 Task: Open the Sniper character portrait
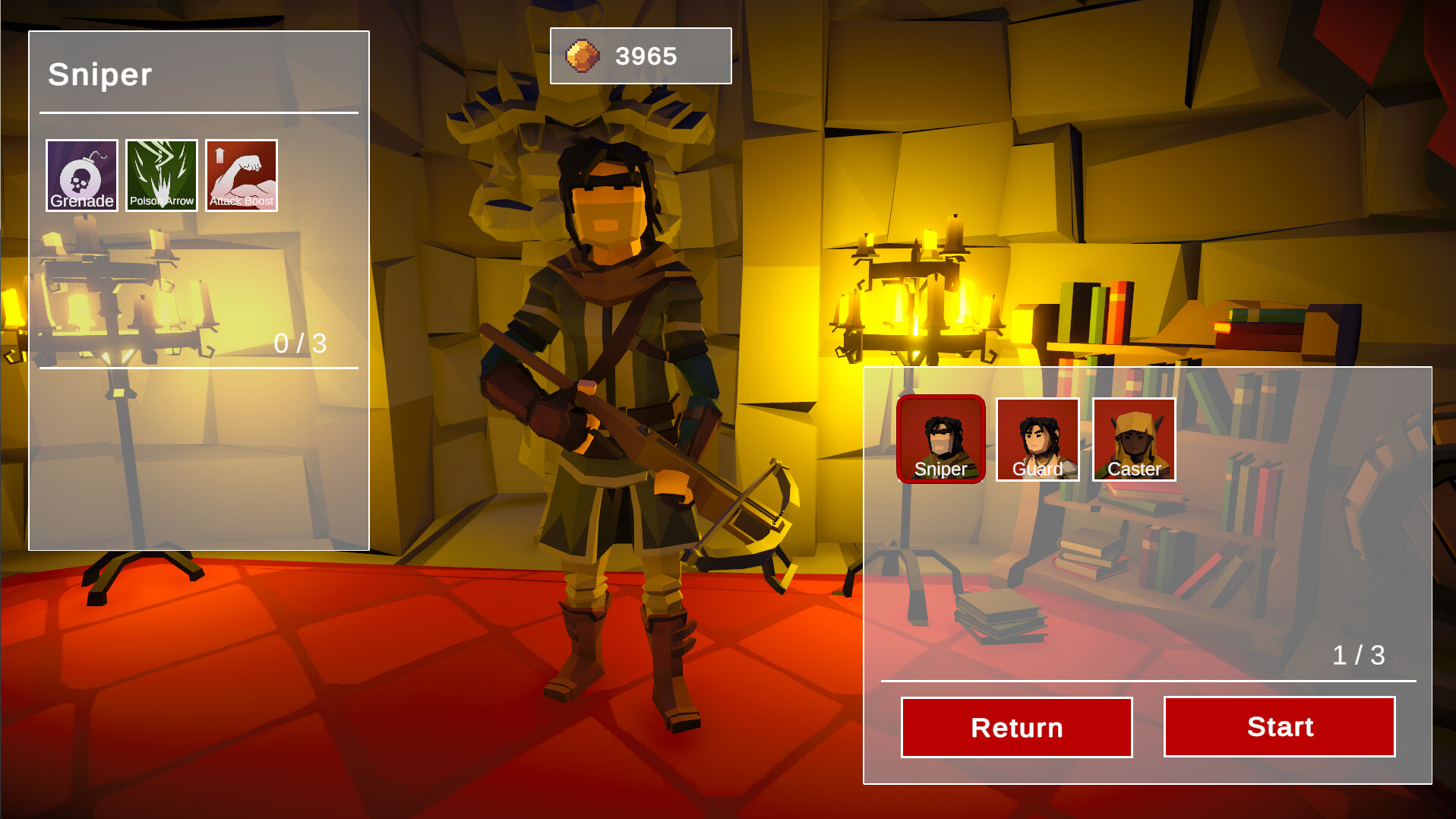(x=941, y=439)
